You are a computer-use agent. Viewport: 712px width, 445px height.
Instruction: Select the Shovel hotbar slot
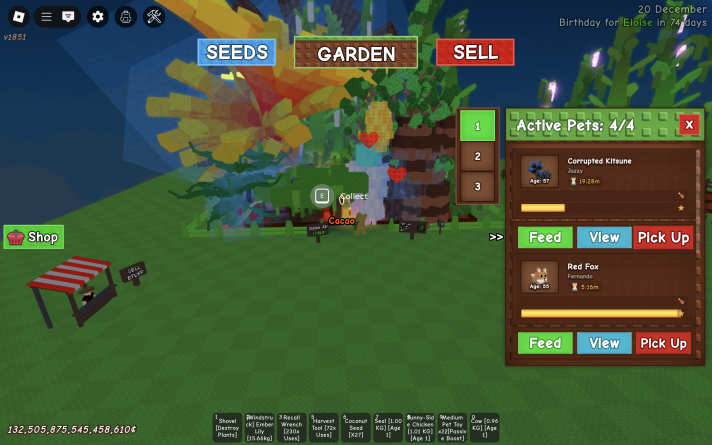pyautogui.click(x=226, y=427)
